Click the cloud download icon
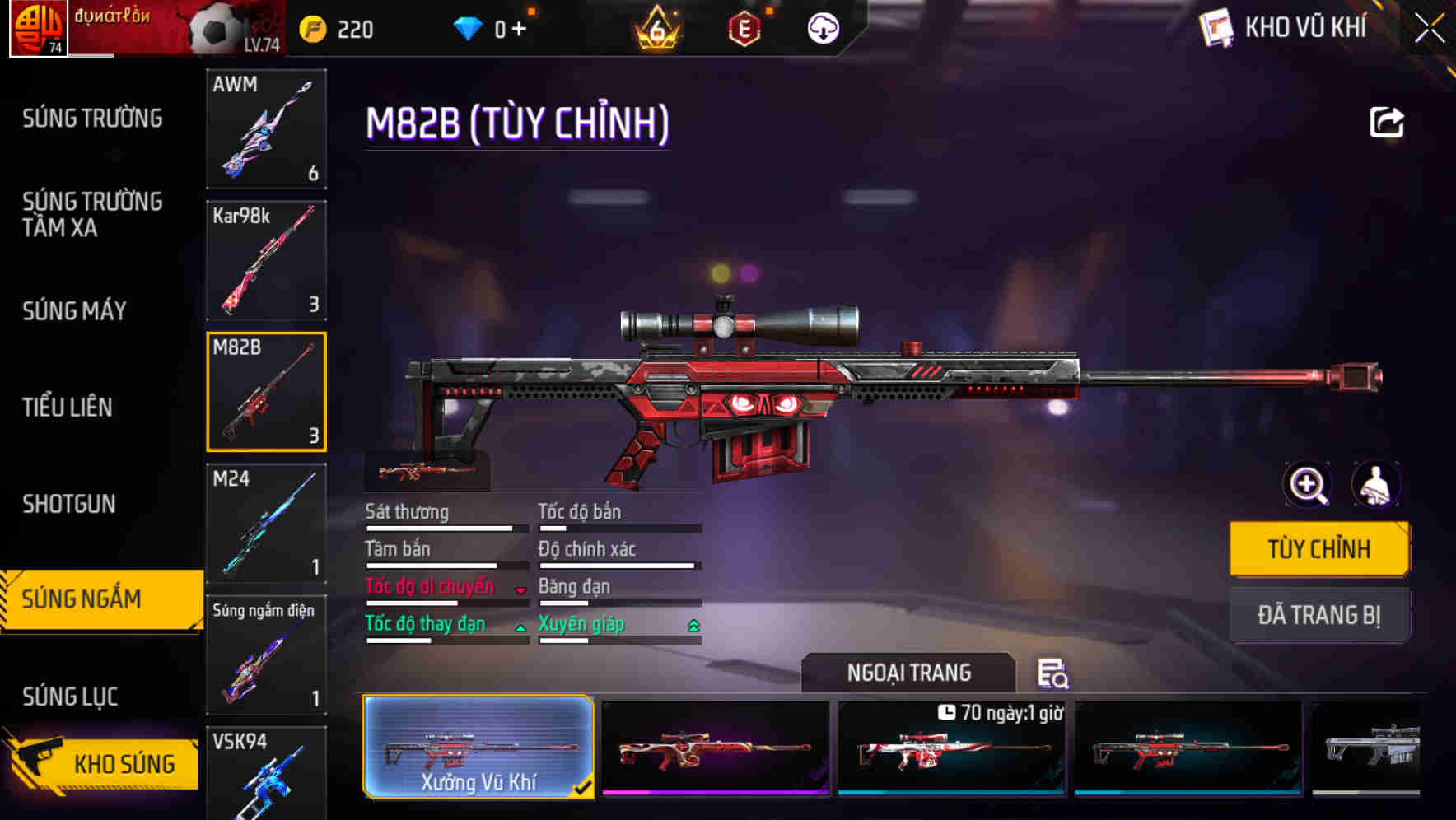The image size is (1456, 820). [822, 28]
